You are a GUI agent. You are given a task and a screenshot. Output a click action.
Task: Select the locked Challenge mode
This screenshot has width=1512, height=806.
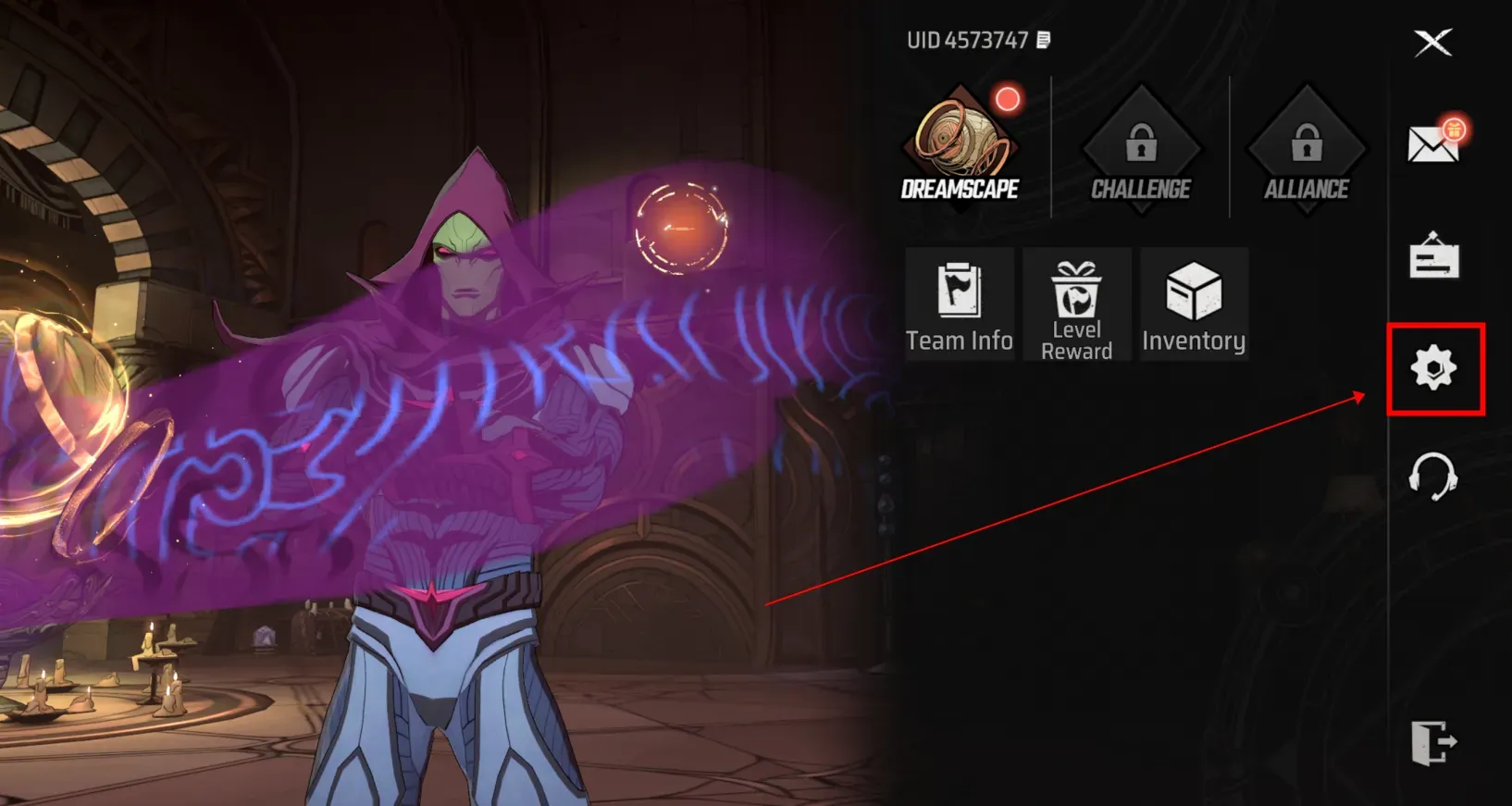(1141, 150)
